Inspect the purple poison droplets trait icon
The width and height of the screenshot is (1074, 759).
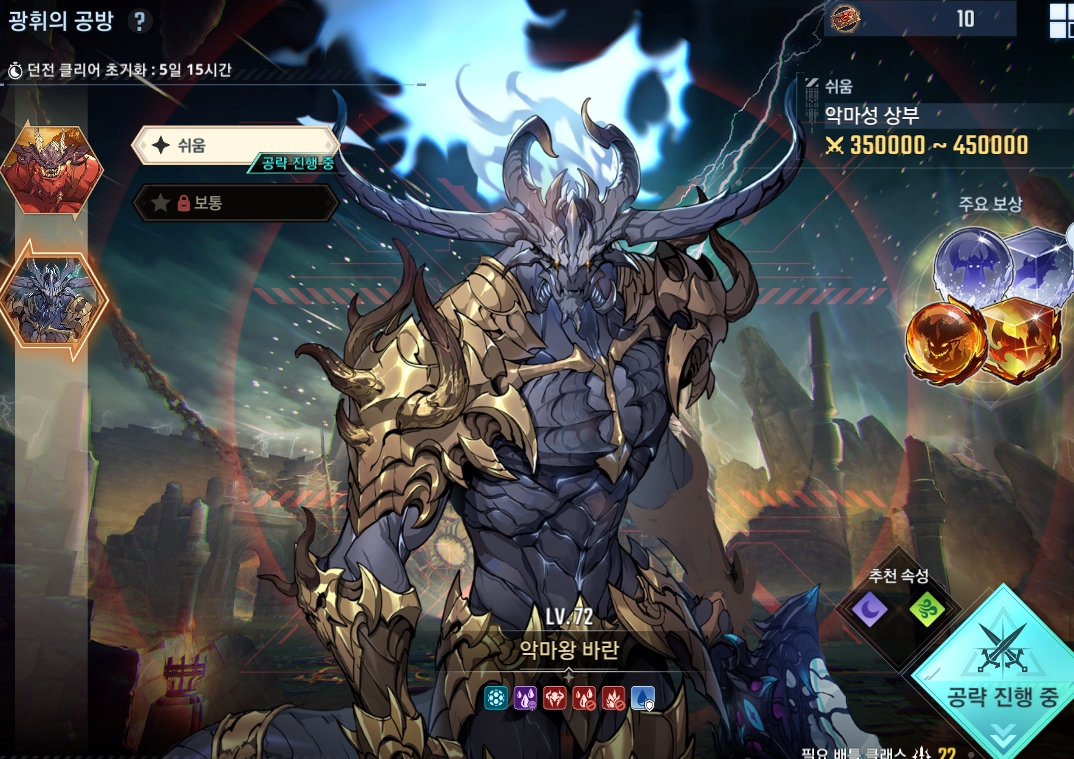pos(525,698)
